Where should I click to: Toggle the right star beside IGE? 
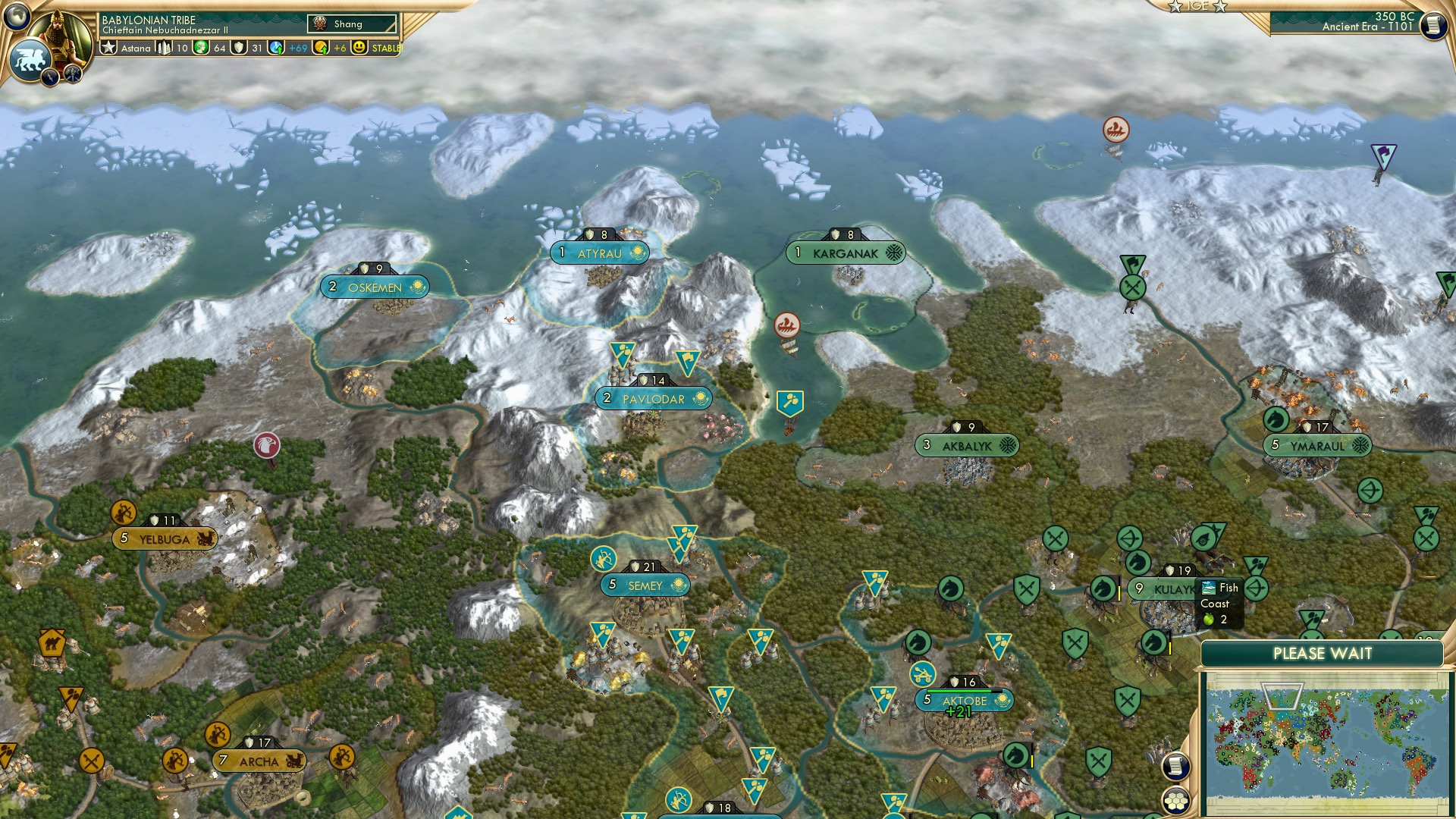coord(1221,7)
